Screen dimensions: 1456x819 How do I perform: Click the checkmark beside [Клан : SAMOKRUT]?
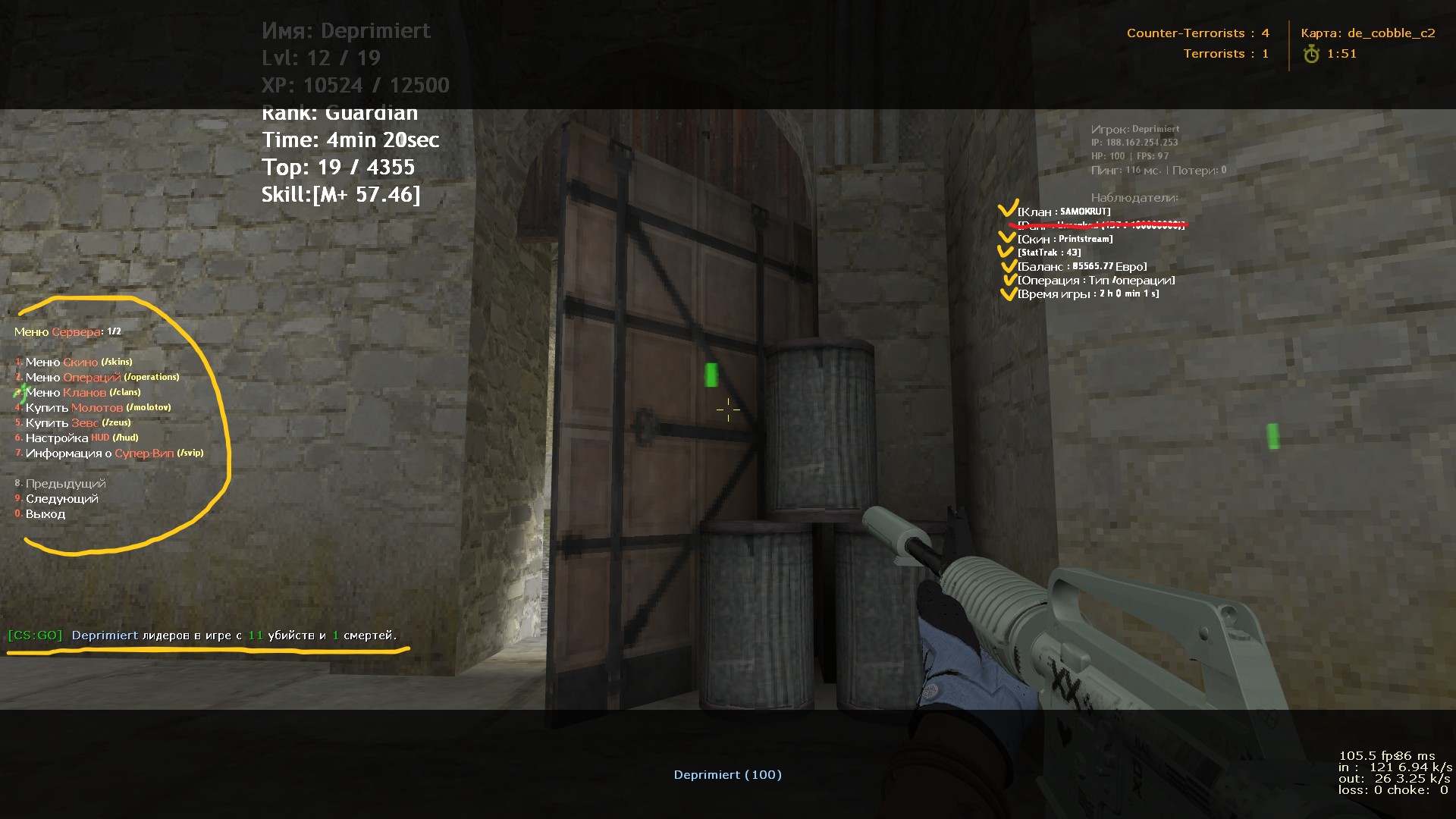tap(1009, 208)
